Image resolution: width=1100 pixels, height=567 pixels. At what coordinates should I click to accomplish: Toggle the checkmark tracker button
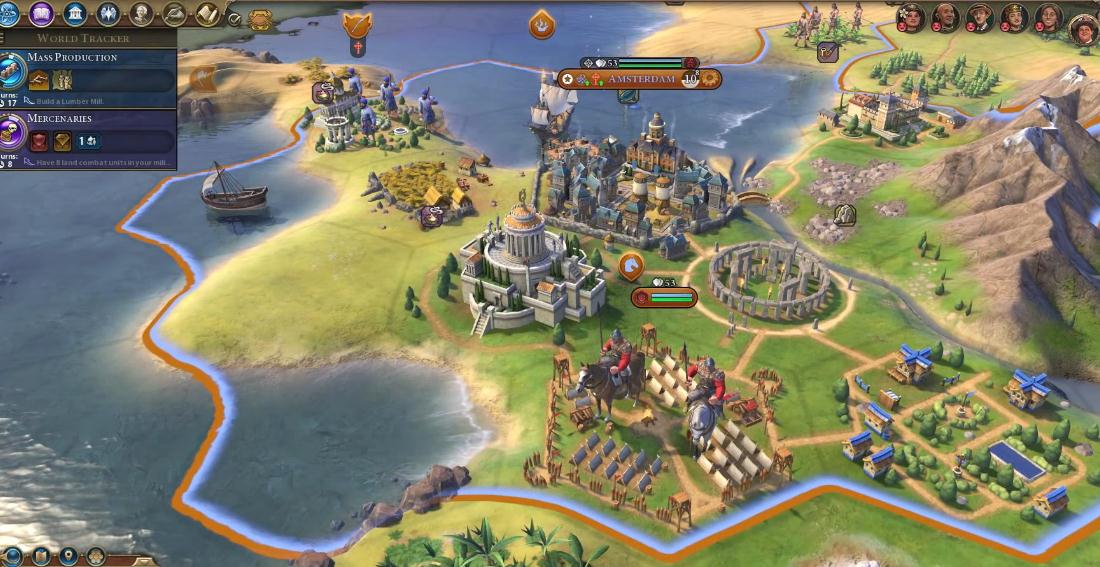pyautogui.click(x=234, y=18)
